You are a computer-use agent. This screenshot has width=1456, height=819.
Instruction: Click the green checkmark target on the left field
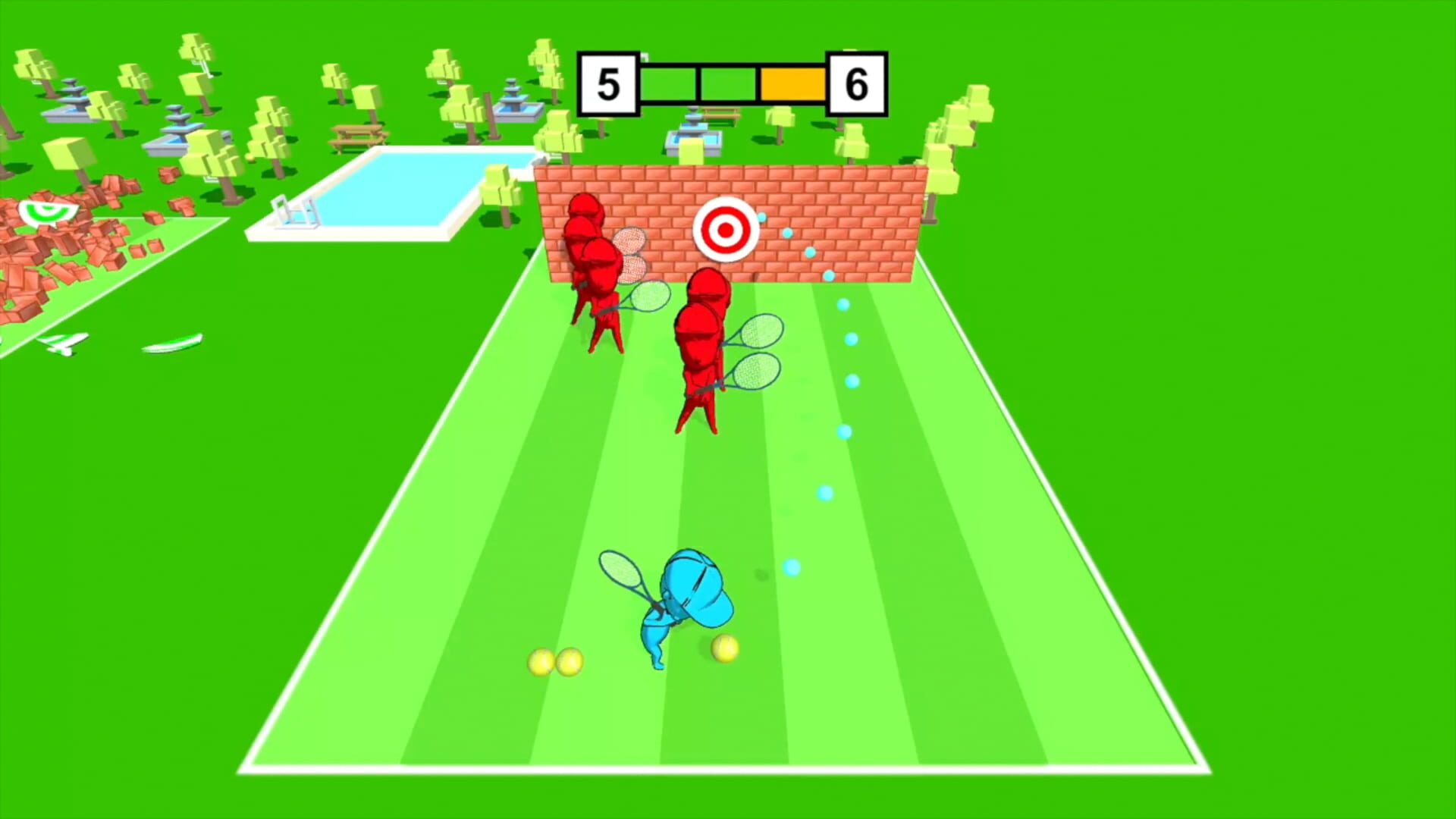47,211
